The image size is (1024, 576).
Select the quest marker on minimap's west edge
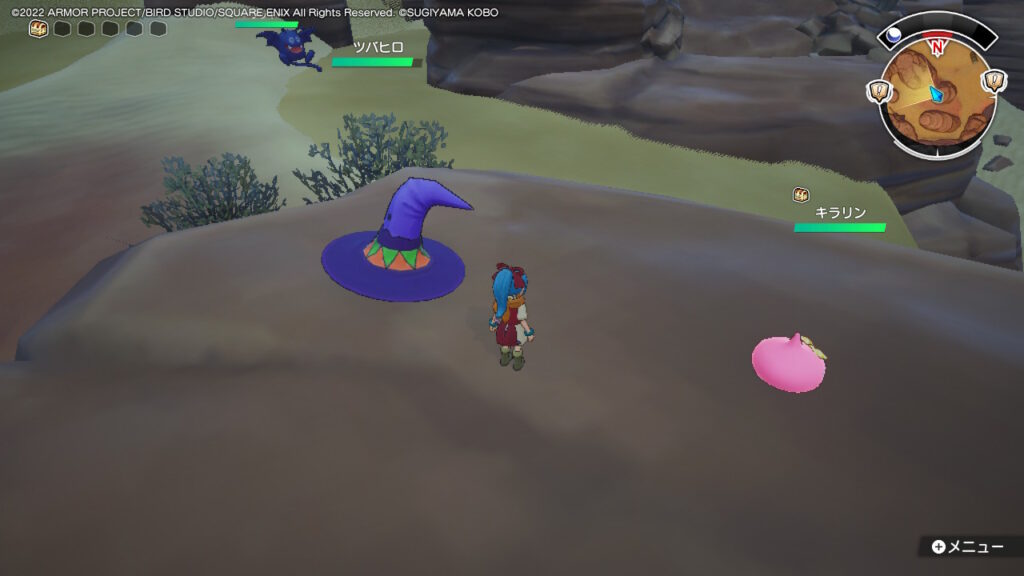click(x=881, y=90)
